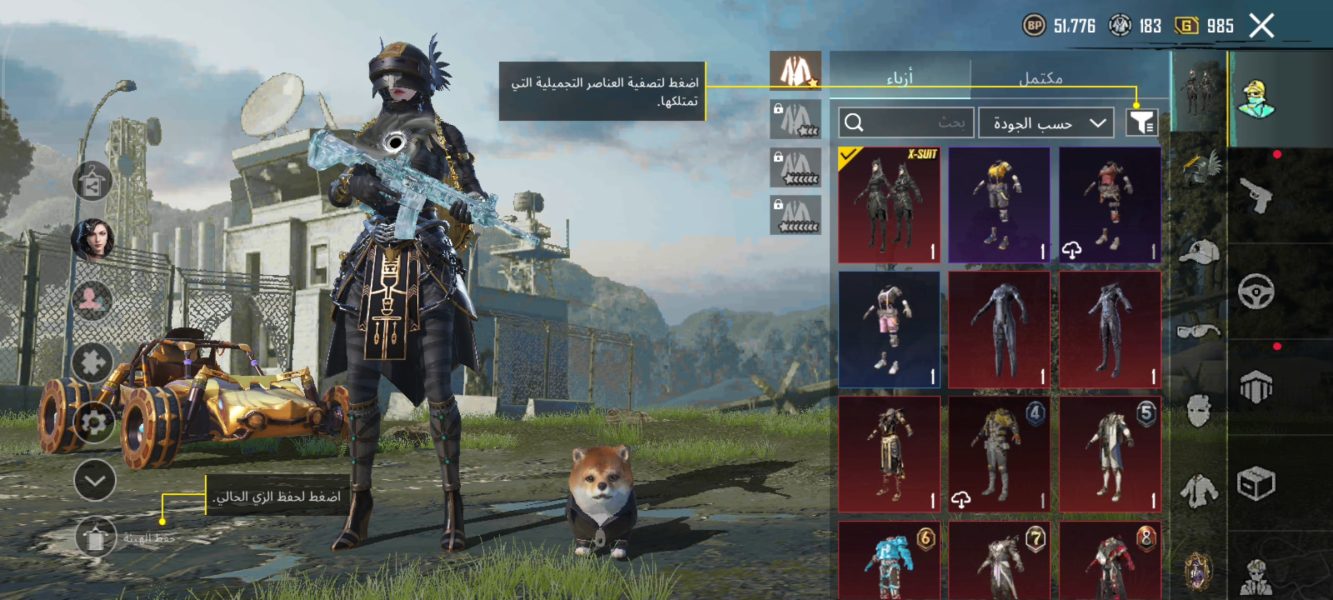Open the steering wheel vehicle category
This screenshot has height=600, width=1333.
(1256, 292)
